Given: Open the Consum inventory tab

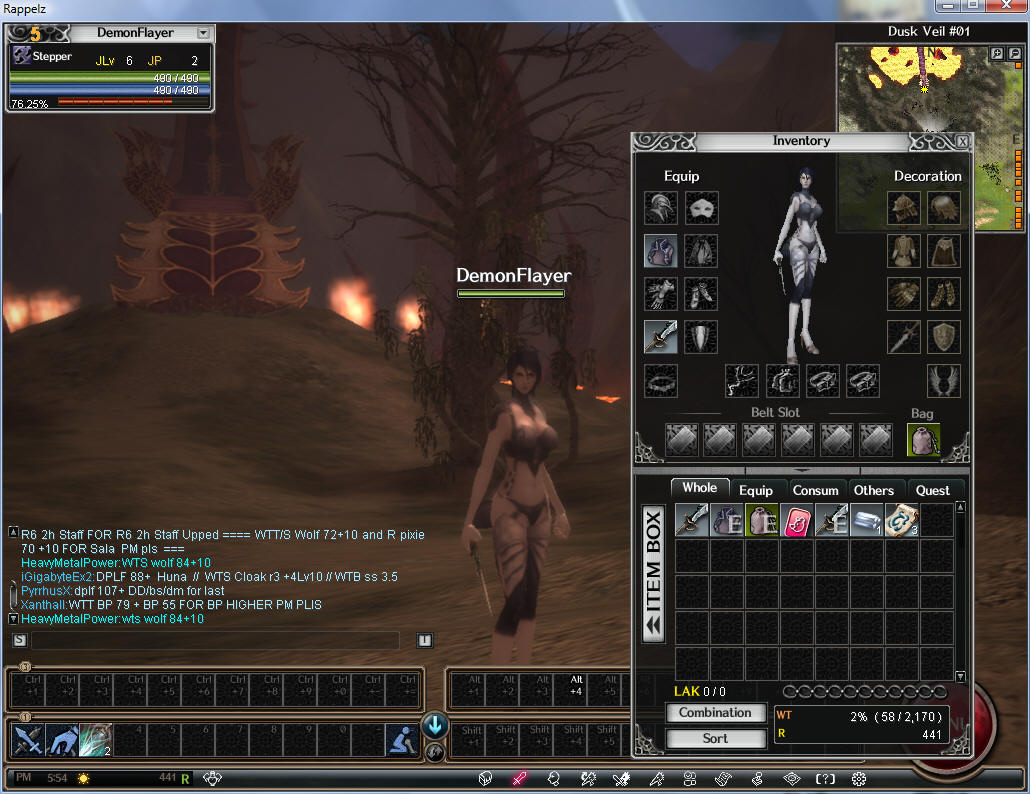Looking at the screenshot, I should pos(815,490).
